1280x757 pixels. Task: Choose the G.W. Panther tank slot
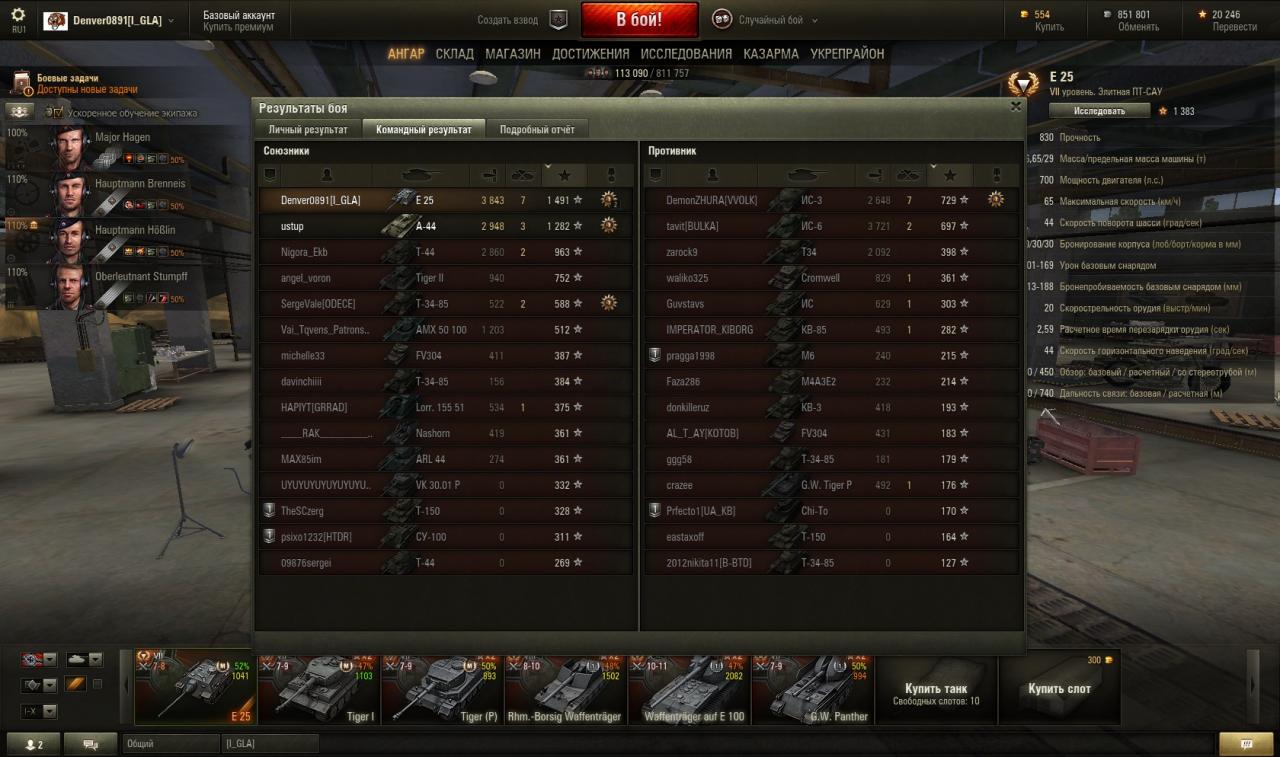pyautogui.click(x=811, y=686)
